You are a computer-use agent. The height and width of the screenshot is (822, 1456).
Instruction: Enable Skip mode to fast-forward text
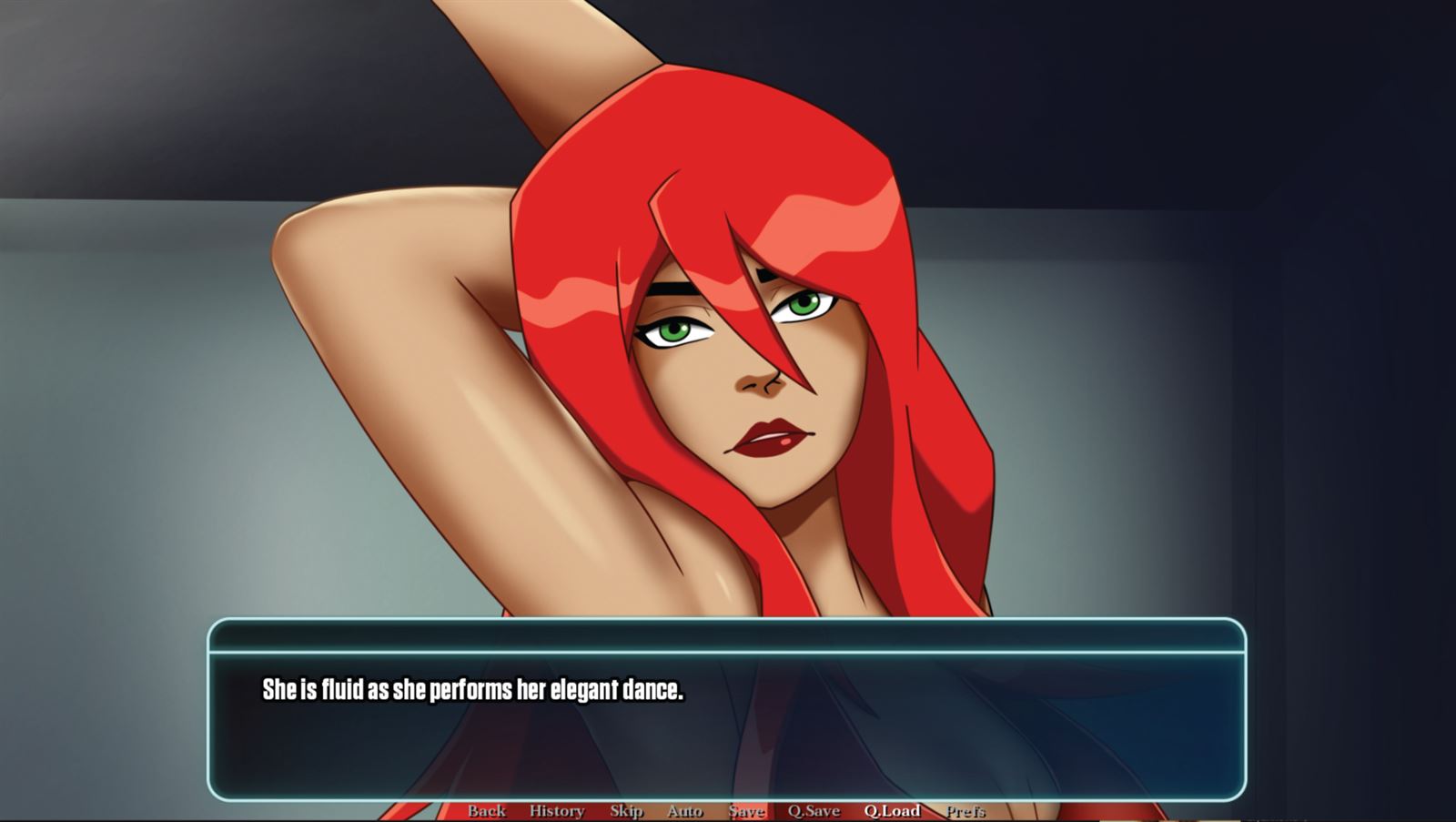628,810
